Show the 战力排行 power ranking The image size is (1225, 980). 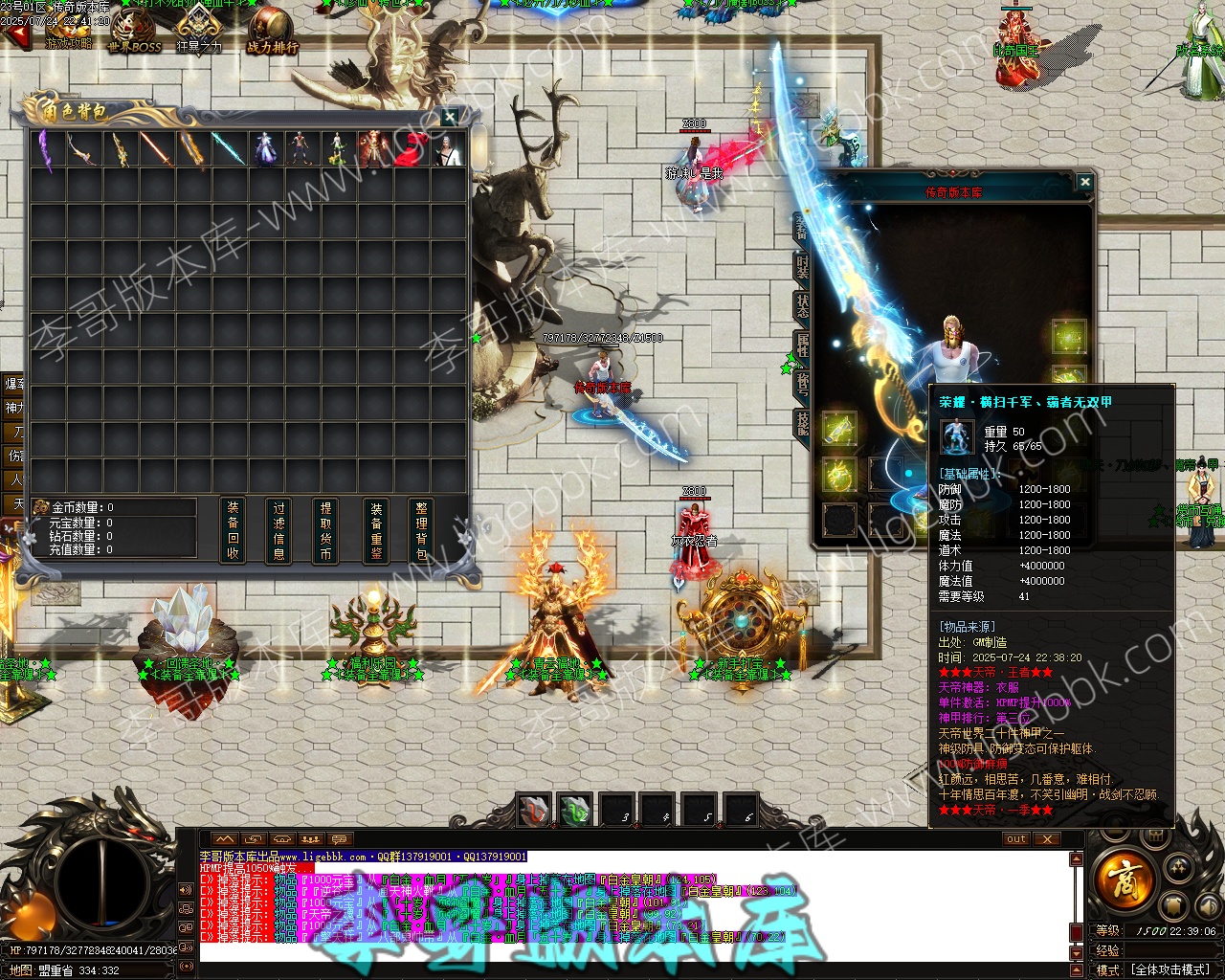click(x=272, y=31)
